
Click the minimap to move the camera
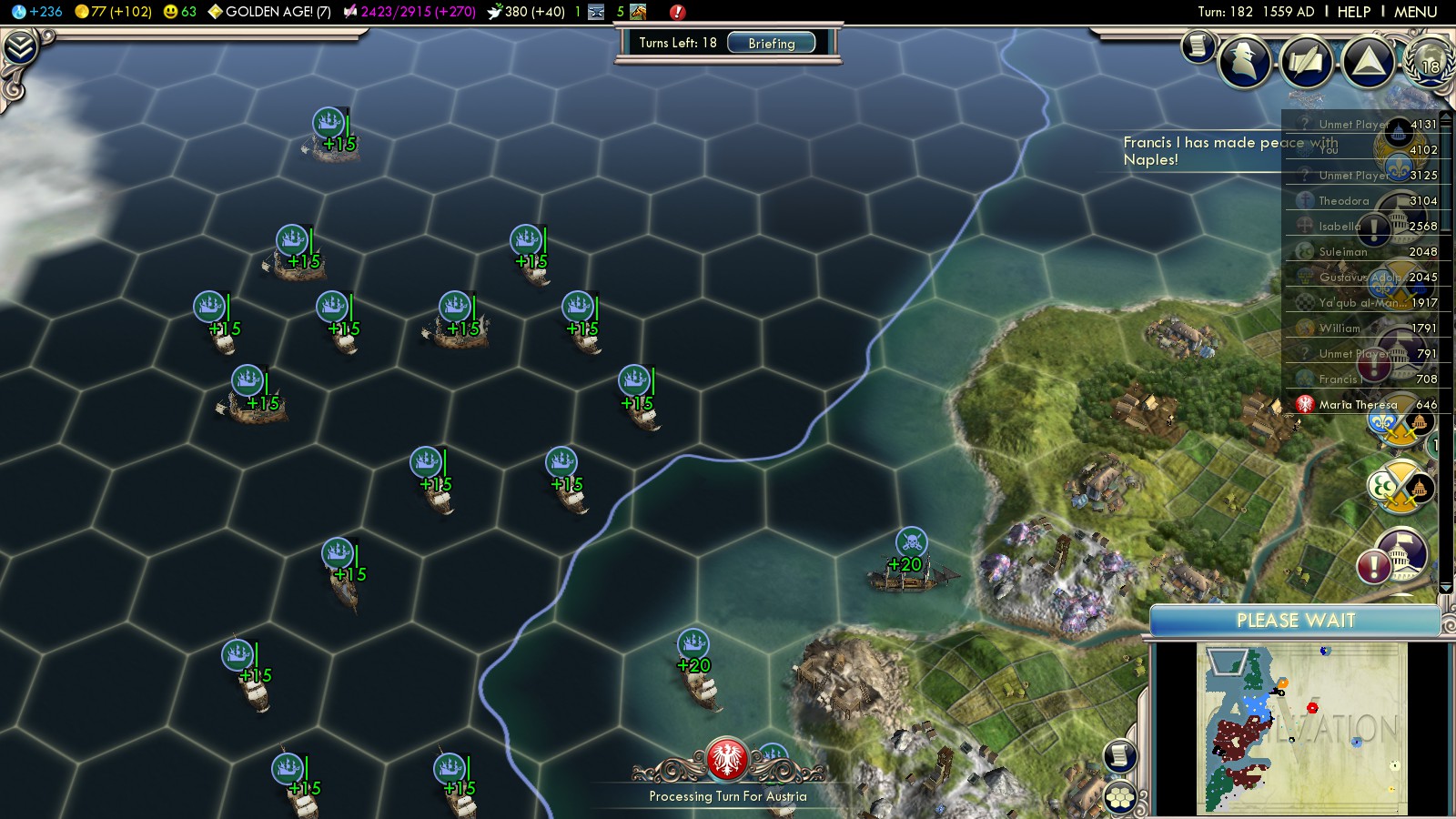click(x=1301, y=728)
